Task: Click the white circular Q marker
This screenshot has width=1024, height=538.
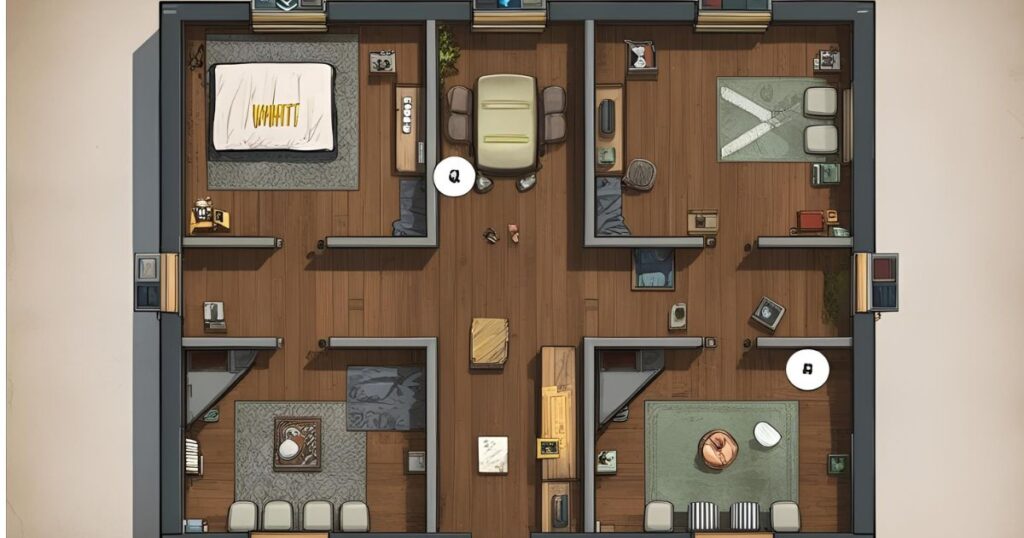Action: (453, 177)
